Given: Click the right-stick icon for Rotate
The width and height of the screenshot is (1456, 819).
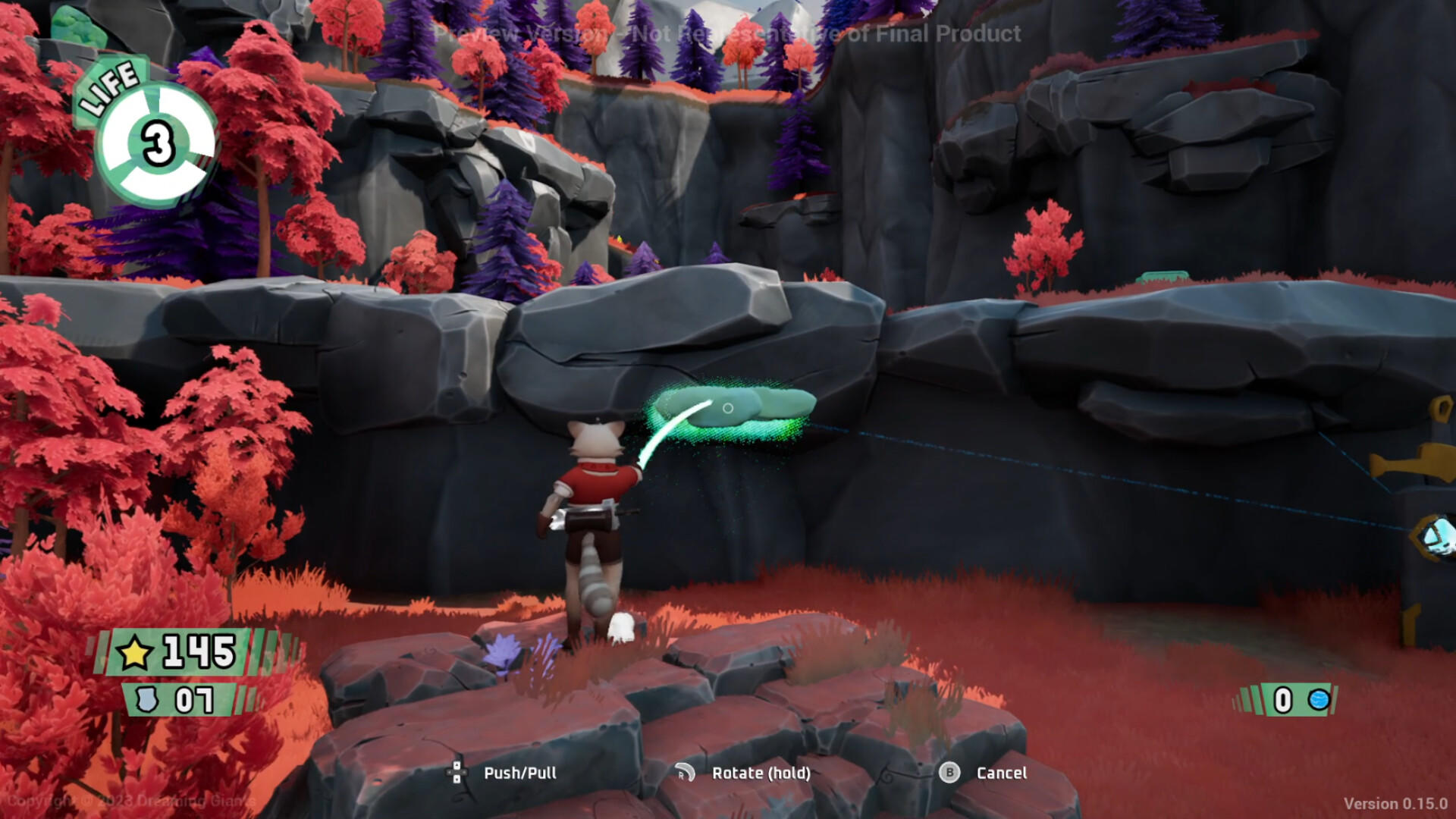Looking at the screenshot, I should point(686,773).
